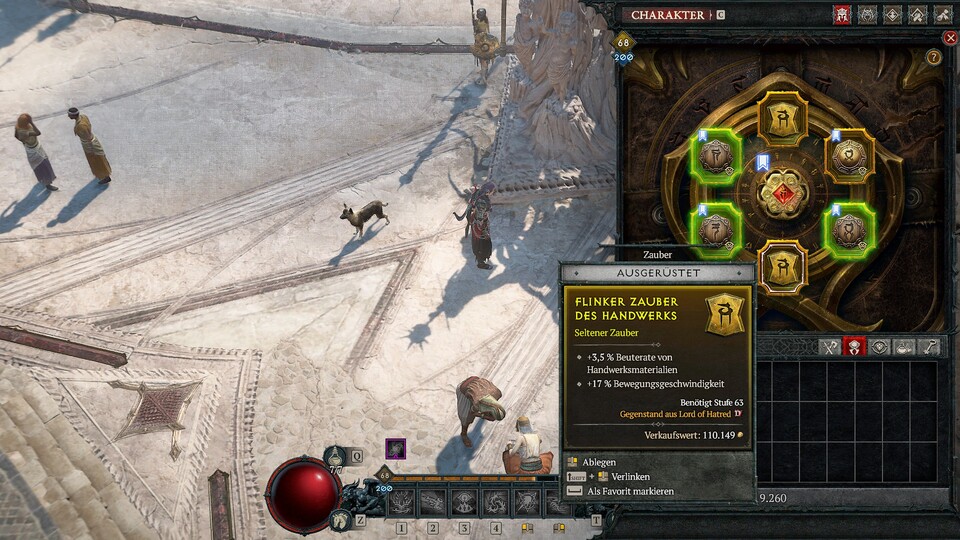Image resolution: width=960 pixels, height=540 pixels.
Task: Switch to the red highlighted inventory tab
Action: [855, 347]
